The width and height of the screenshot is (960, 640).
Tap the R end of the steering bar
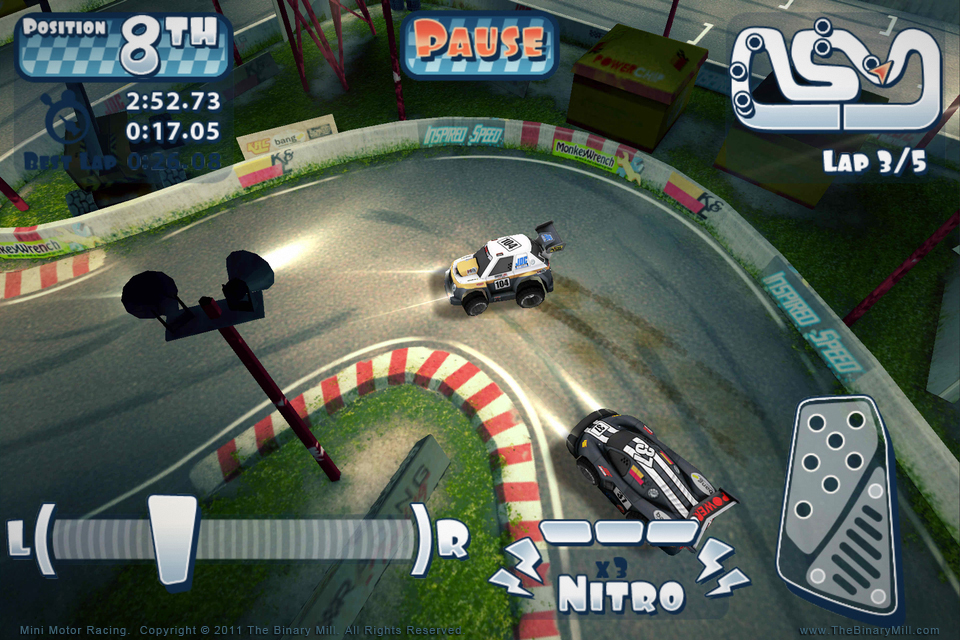click(453, 541)
